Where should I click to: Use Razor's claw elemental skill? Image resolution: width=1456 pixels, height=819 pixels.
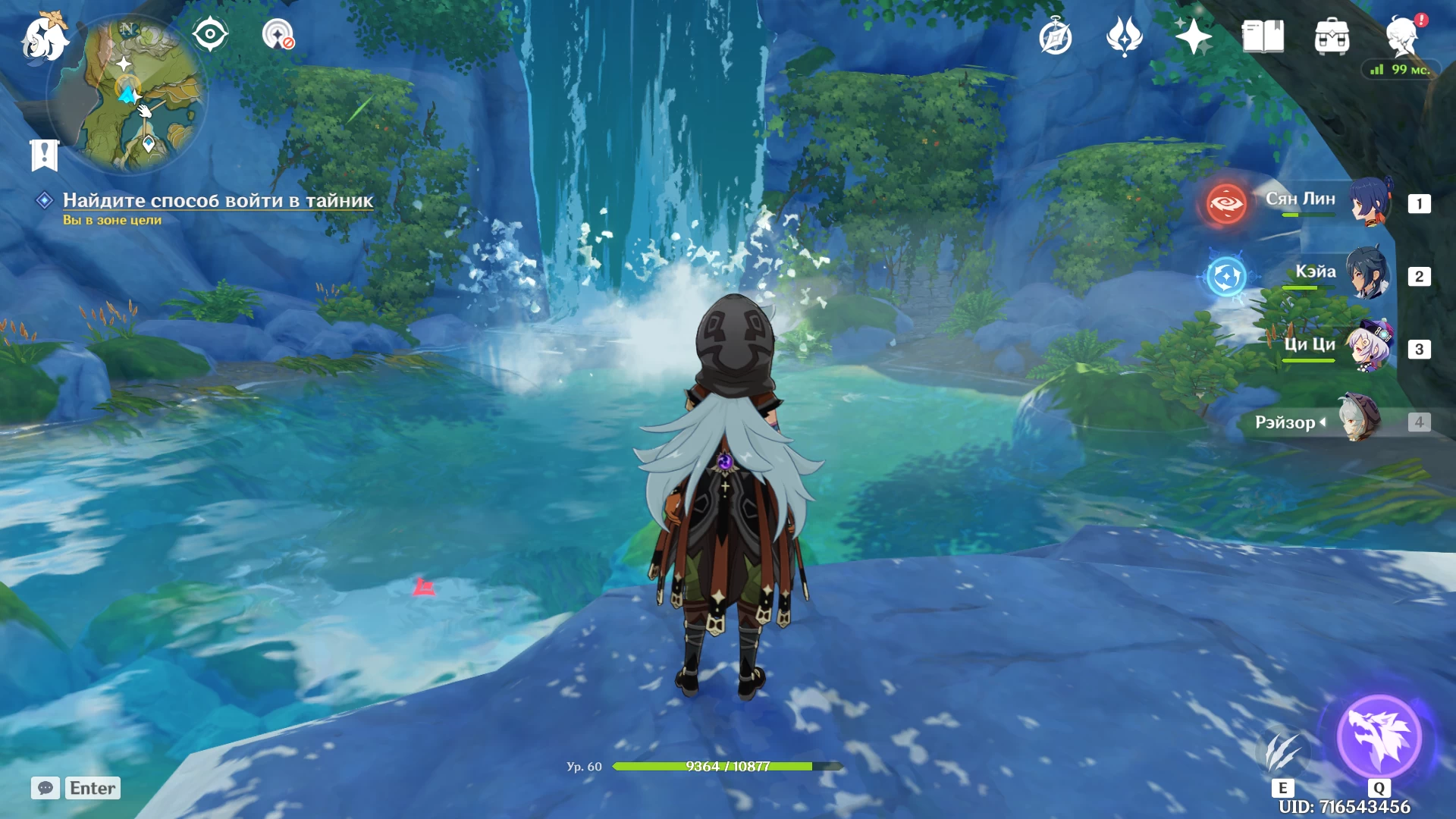click(1282, 752)
